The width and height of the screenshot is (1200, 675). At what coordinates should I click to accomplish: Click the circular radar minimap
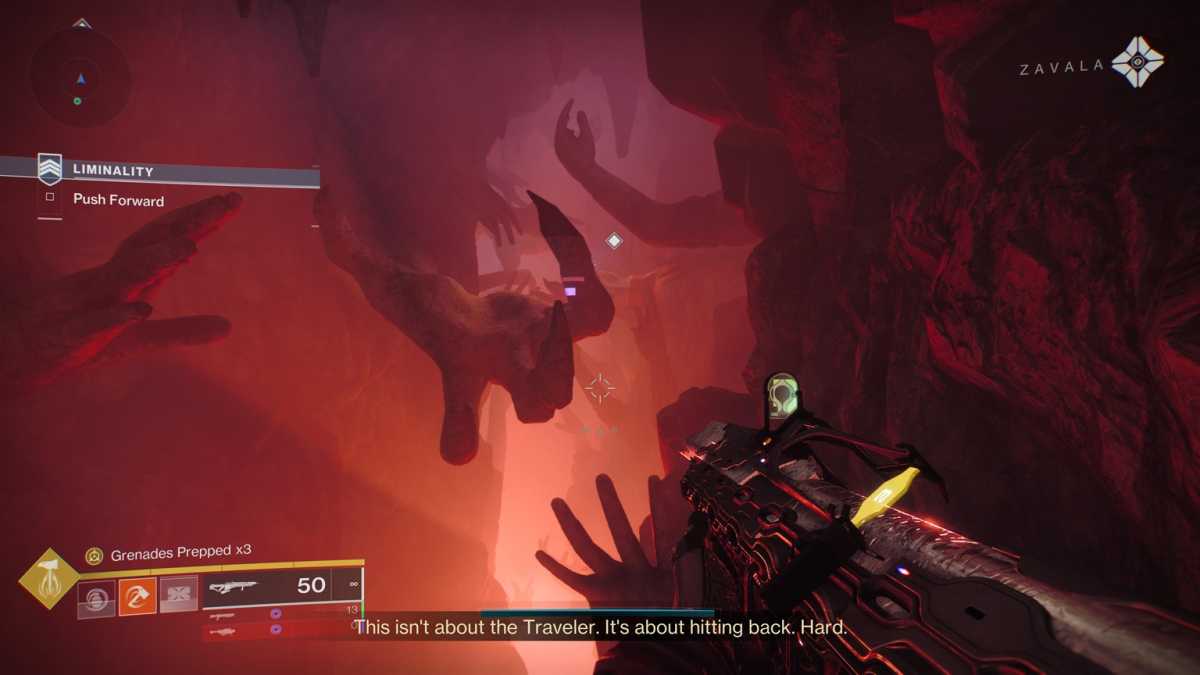(x=80, y=78)
